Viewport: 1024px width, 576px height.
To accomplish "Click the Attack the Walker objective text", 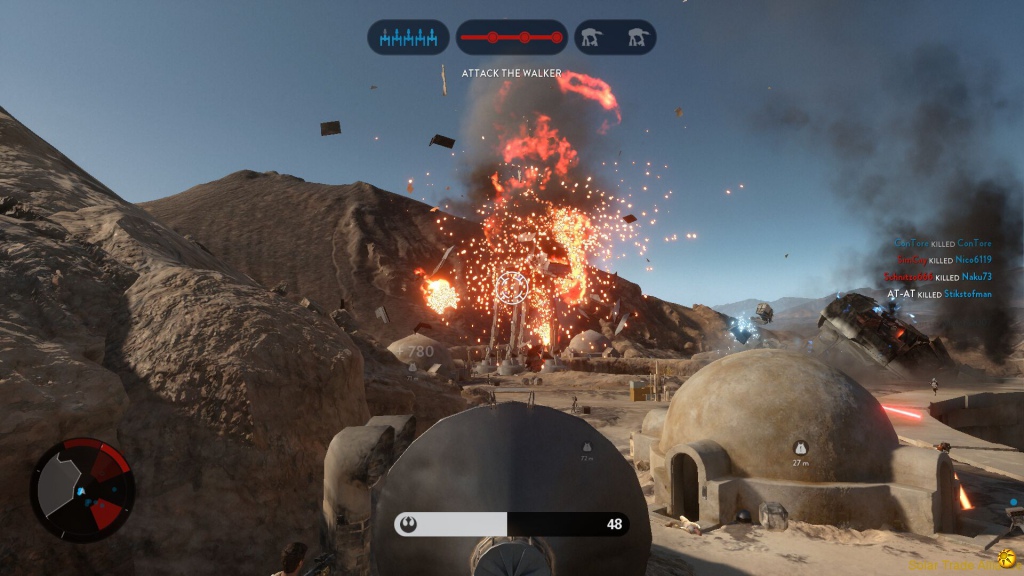I will tap(511, 73).
